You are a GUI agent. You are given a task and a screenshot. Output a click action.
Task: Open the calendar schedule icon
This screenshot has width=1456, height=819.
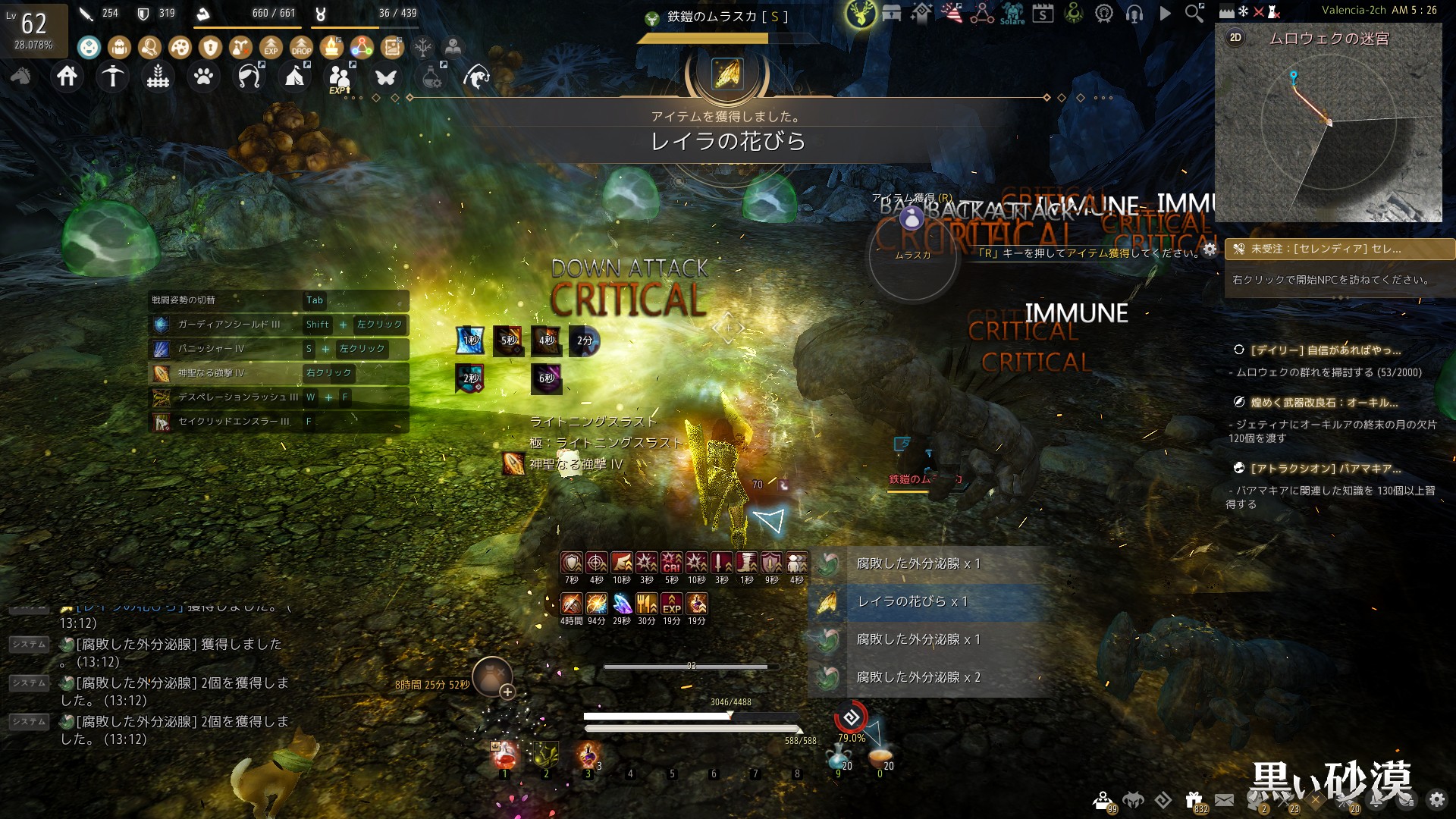pyautogui.click(x=1043, y=13)
